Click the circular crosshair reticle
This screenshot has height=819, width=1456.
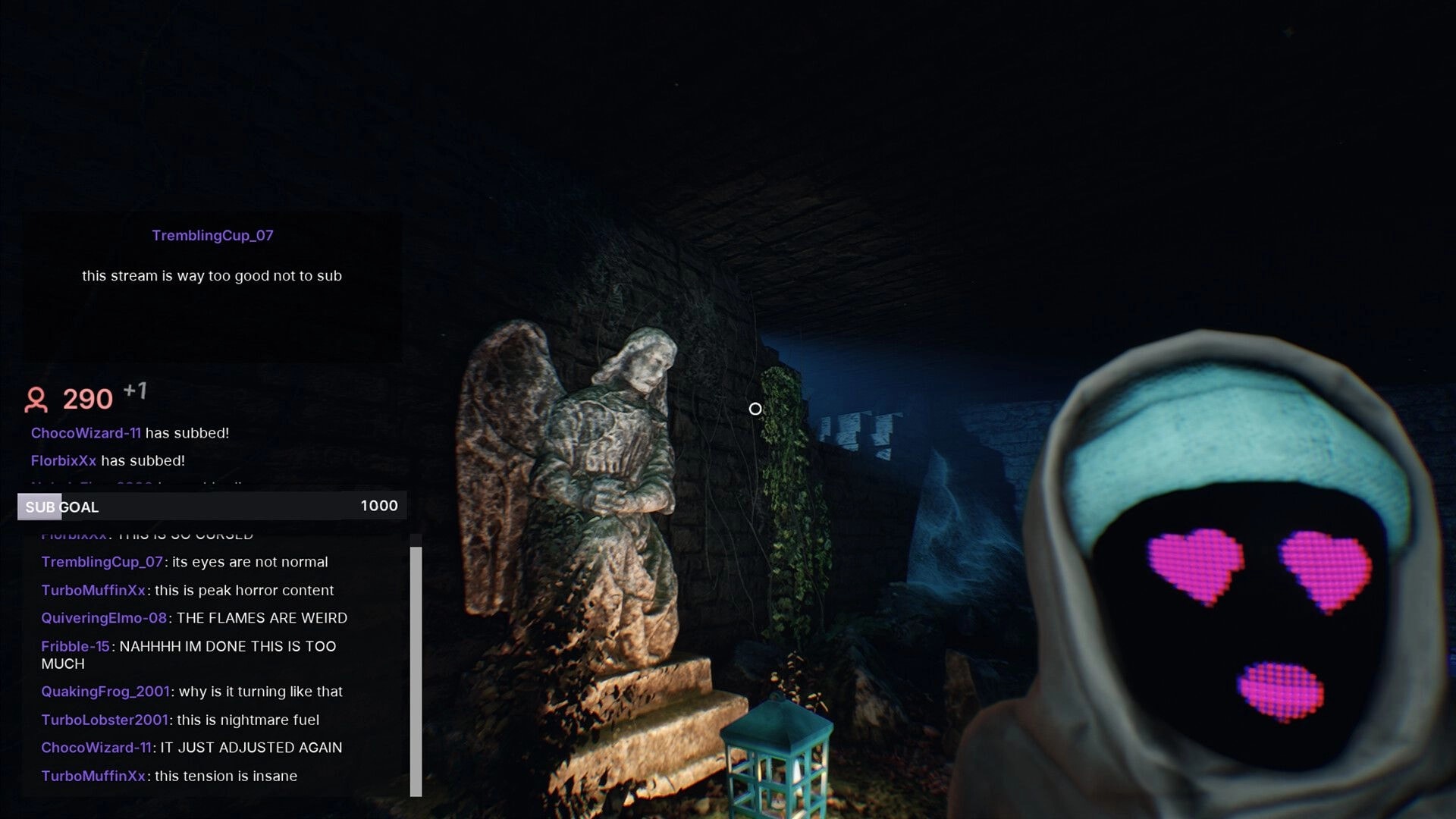[x=755, y=409]
